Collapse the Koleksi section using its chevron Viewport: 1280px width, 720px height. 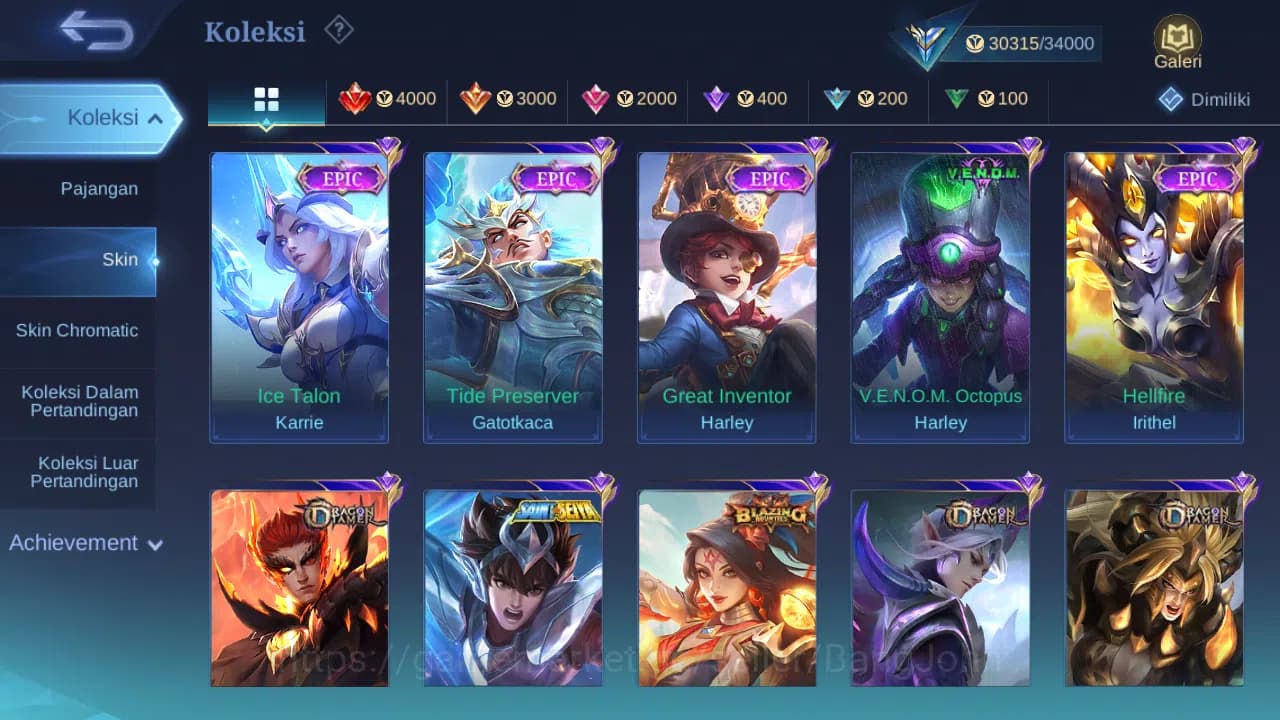(156, 117)
